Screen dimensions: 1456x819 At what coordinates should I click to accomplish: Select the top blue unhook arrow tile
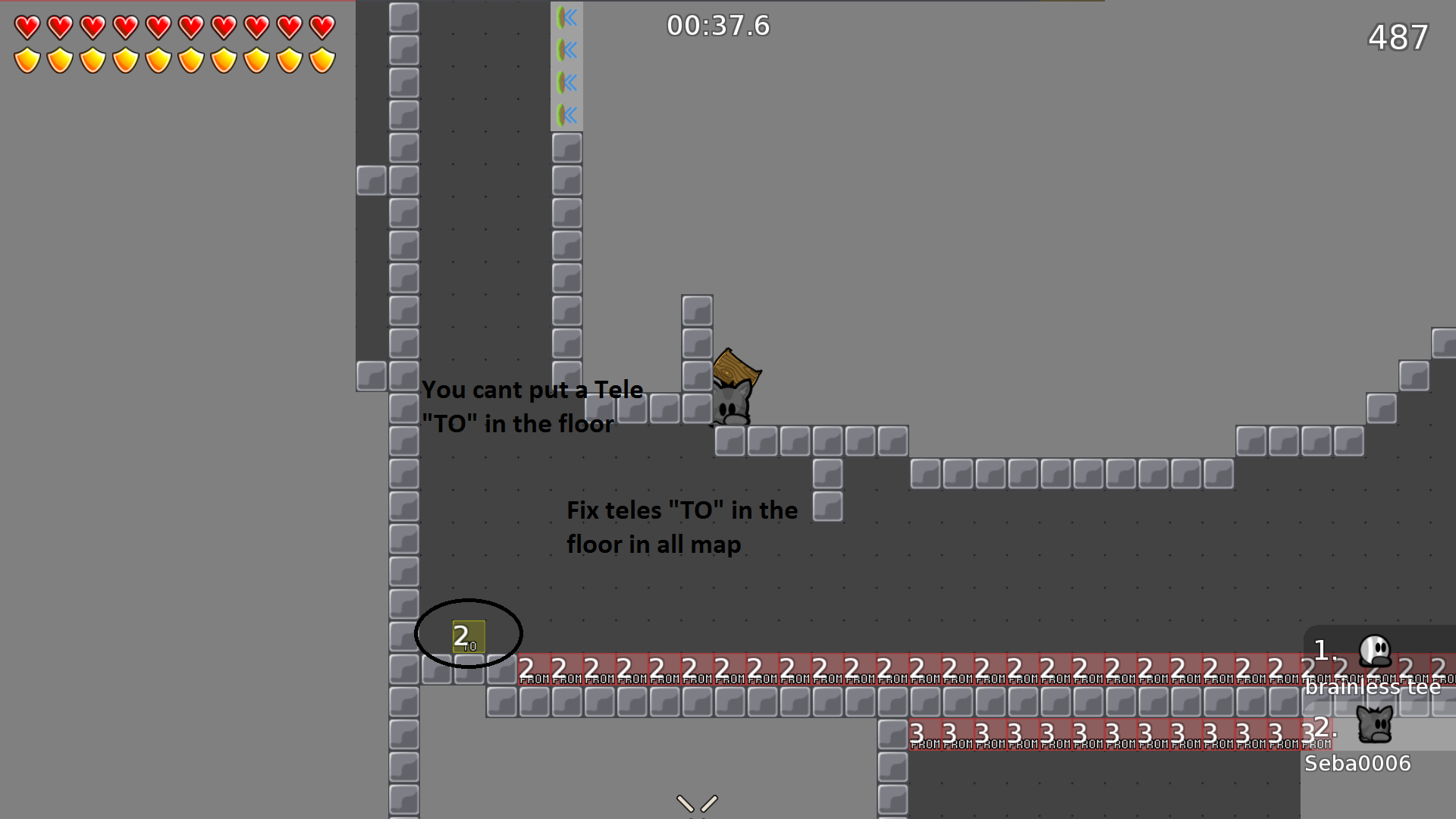566,18
